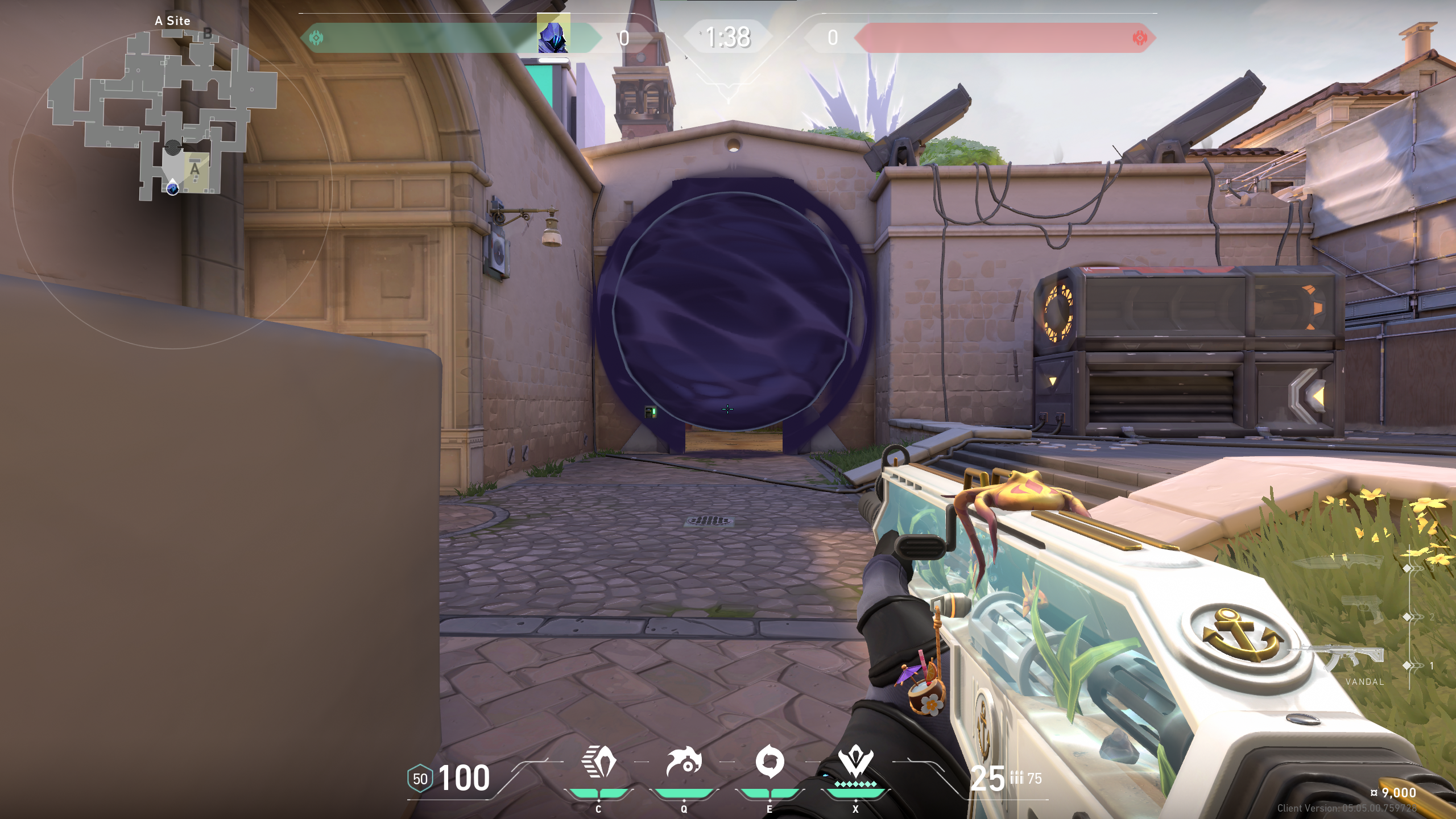Trigger the From the Shadows ultimate icon
The image size is (1456, 819).
855,763
